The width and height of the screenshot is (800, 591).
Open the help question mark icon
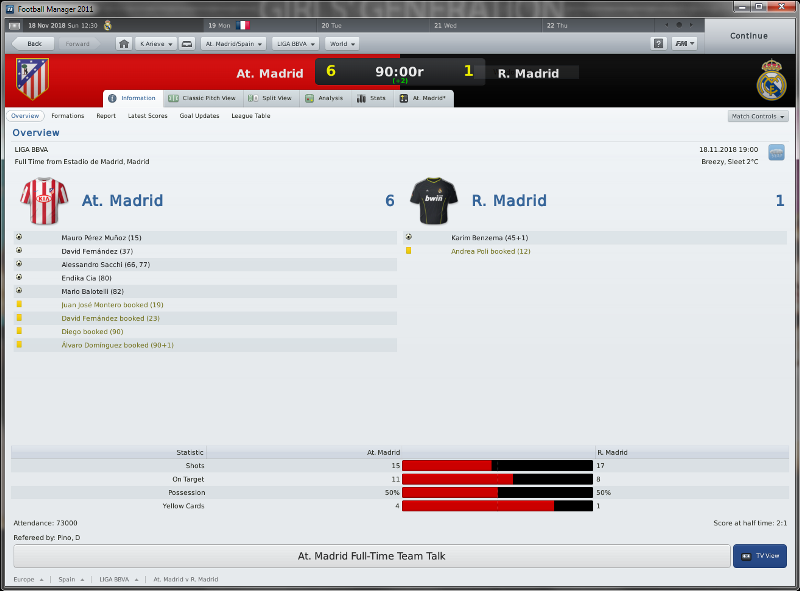click(x=658, y=44)
